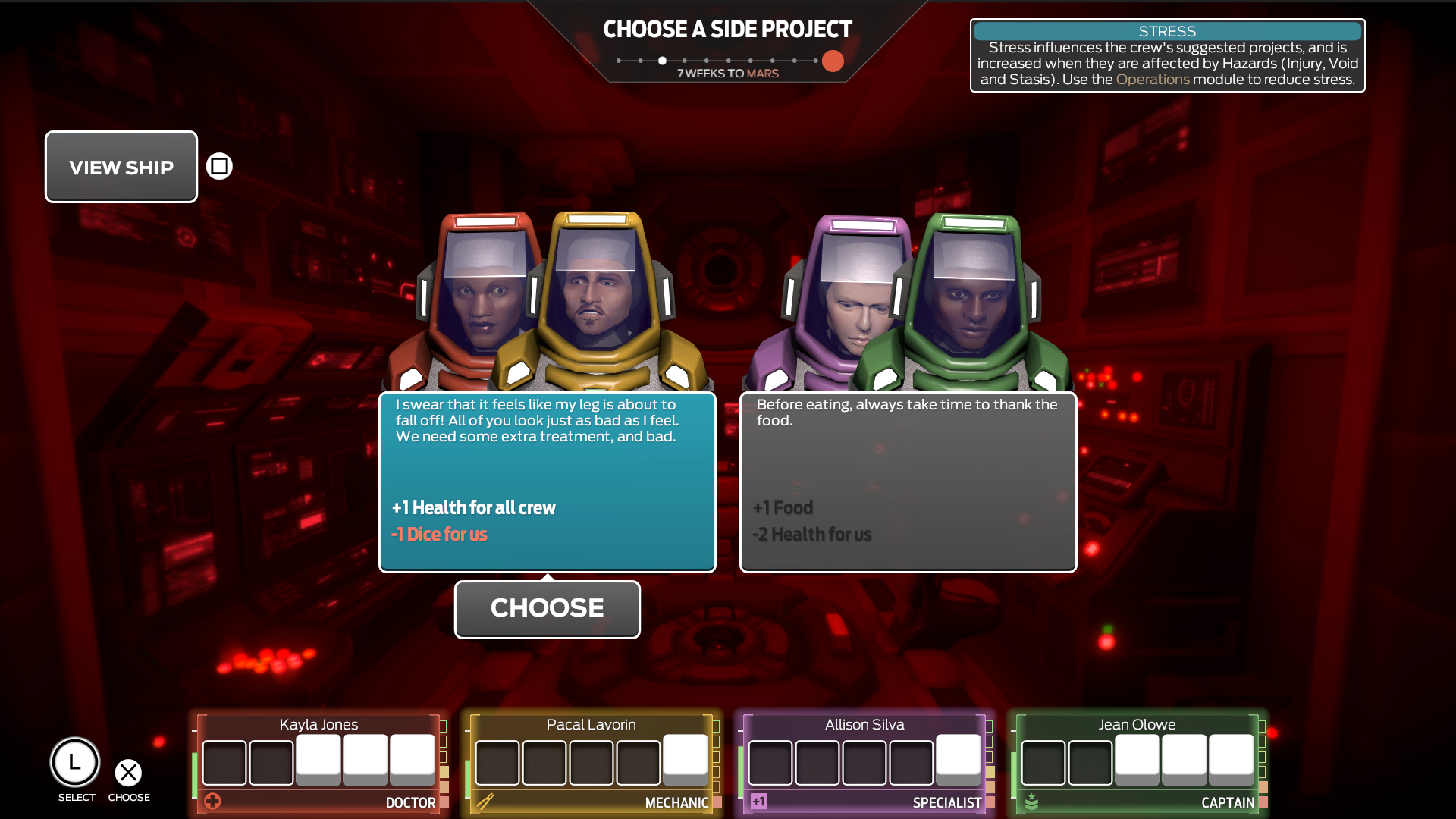Viewport: 1456px width, 819px height.
Task: Click the orange Mars marker on the timeline
Action: coord(832,61)
